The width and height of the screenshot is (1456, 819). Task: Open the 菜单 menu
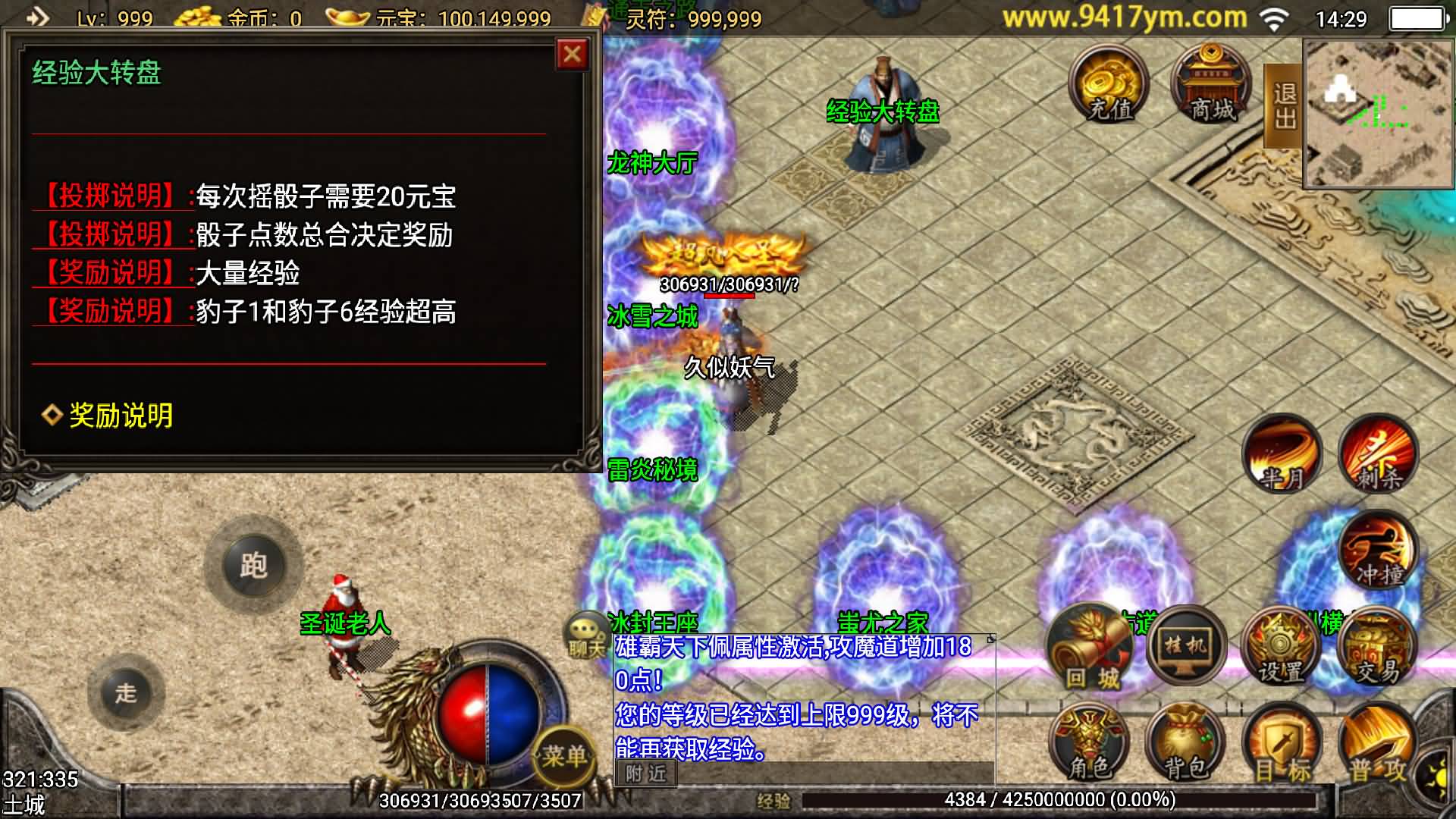(x=563, y=754)
